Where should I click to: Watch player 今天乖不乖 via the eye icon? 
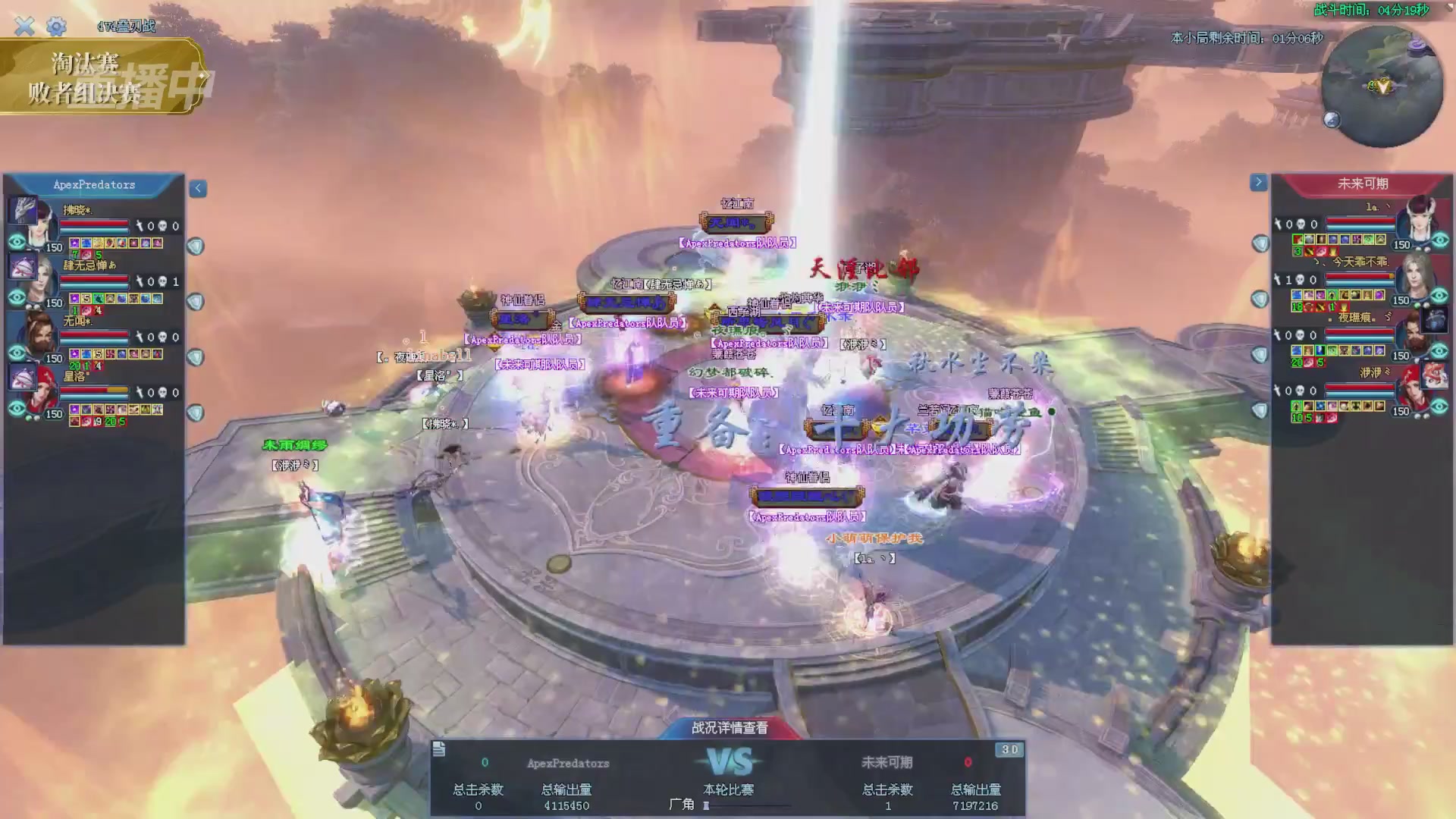pyautogui.click(x=1439, y=296)
